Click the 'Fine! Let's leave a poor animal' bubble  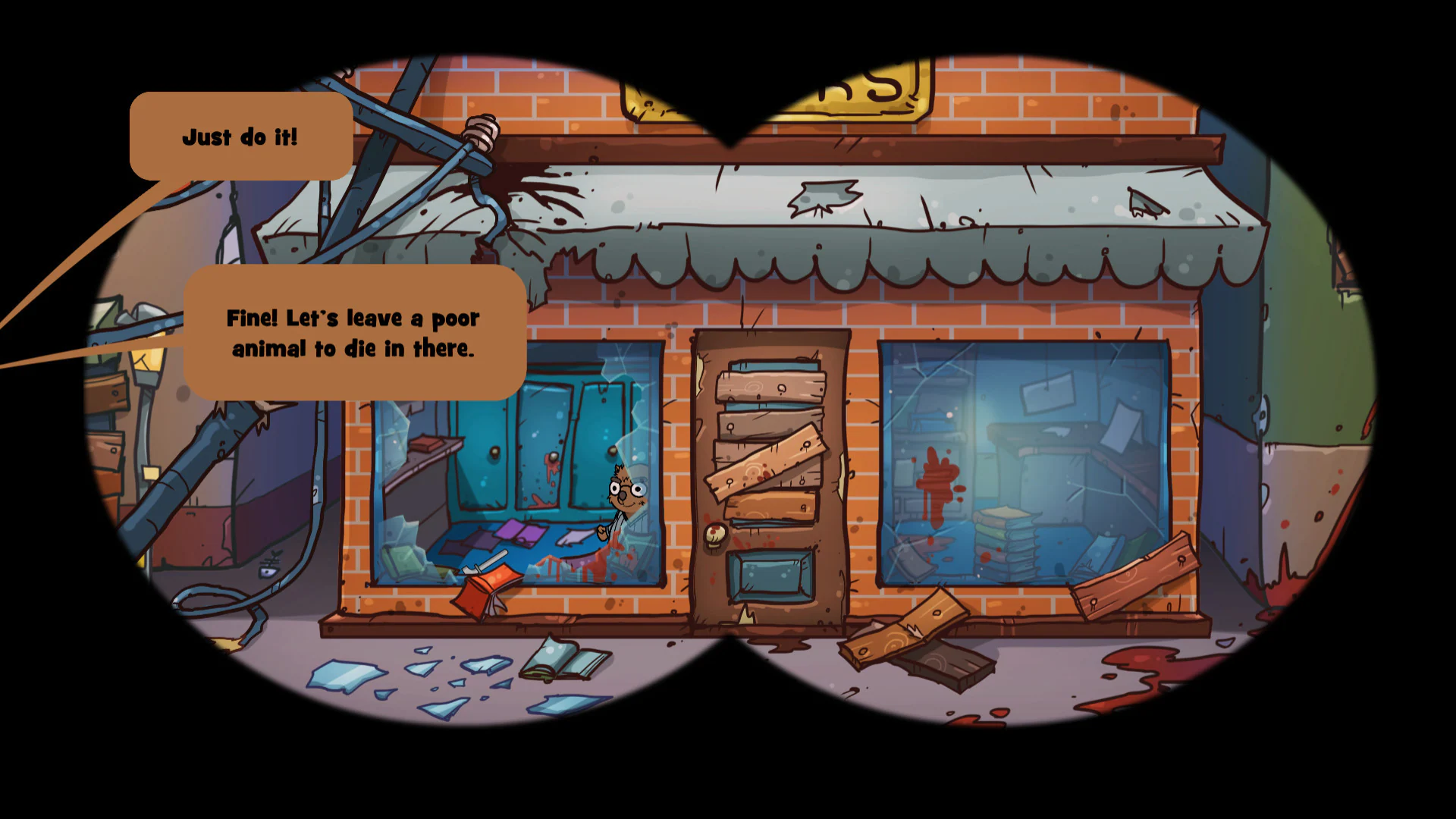point(353,334)
